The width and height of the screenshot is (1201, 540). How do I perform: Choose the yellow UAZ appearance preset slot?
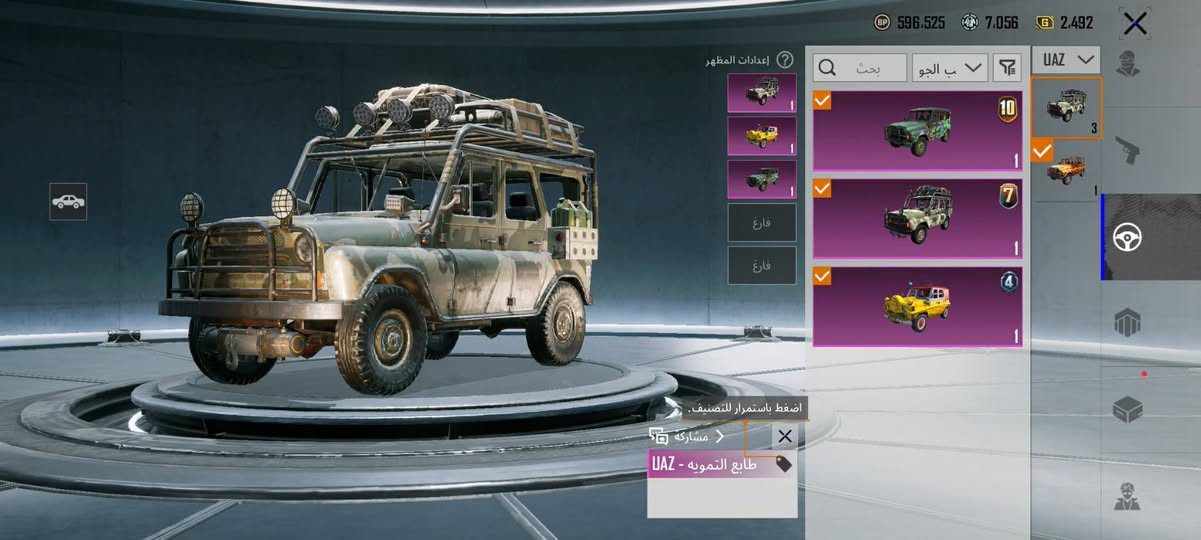point(762,136)
